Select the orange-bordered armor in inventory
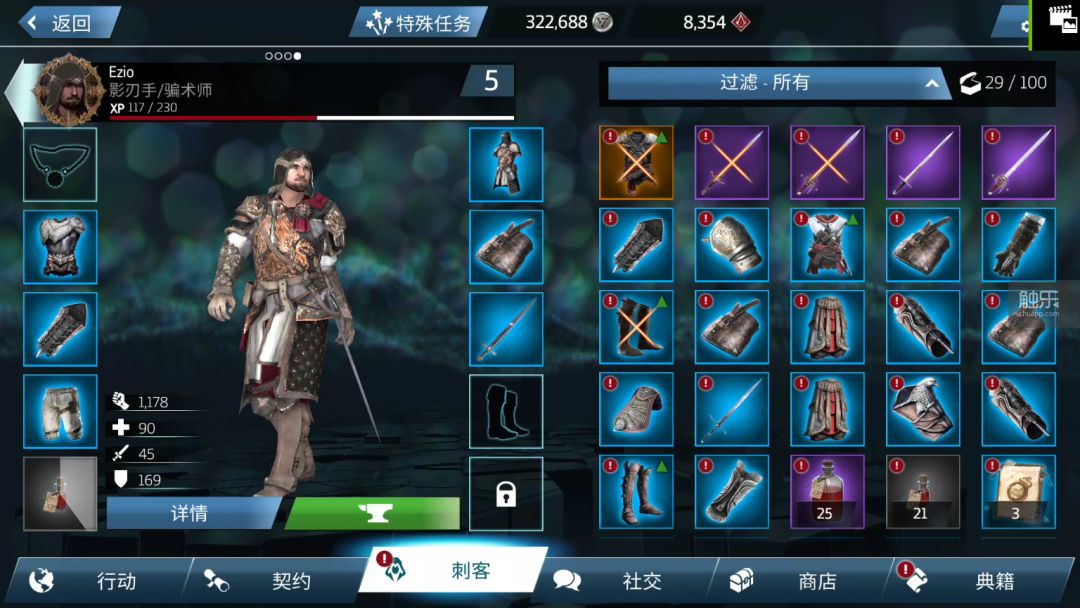Image resolution: width=1080 pixels, height=608 pixels. tap(636, 163)
